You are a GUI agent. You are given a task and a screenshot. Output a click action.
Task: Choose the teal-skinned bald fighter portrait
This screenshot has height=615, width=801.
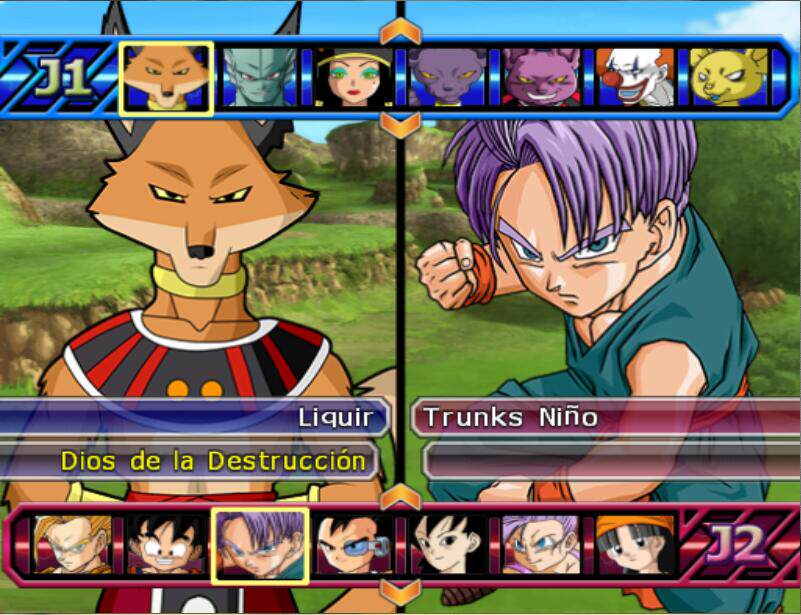[260, 78]
